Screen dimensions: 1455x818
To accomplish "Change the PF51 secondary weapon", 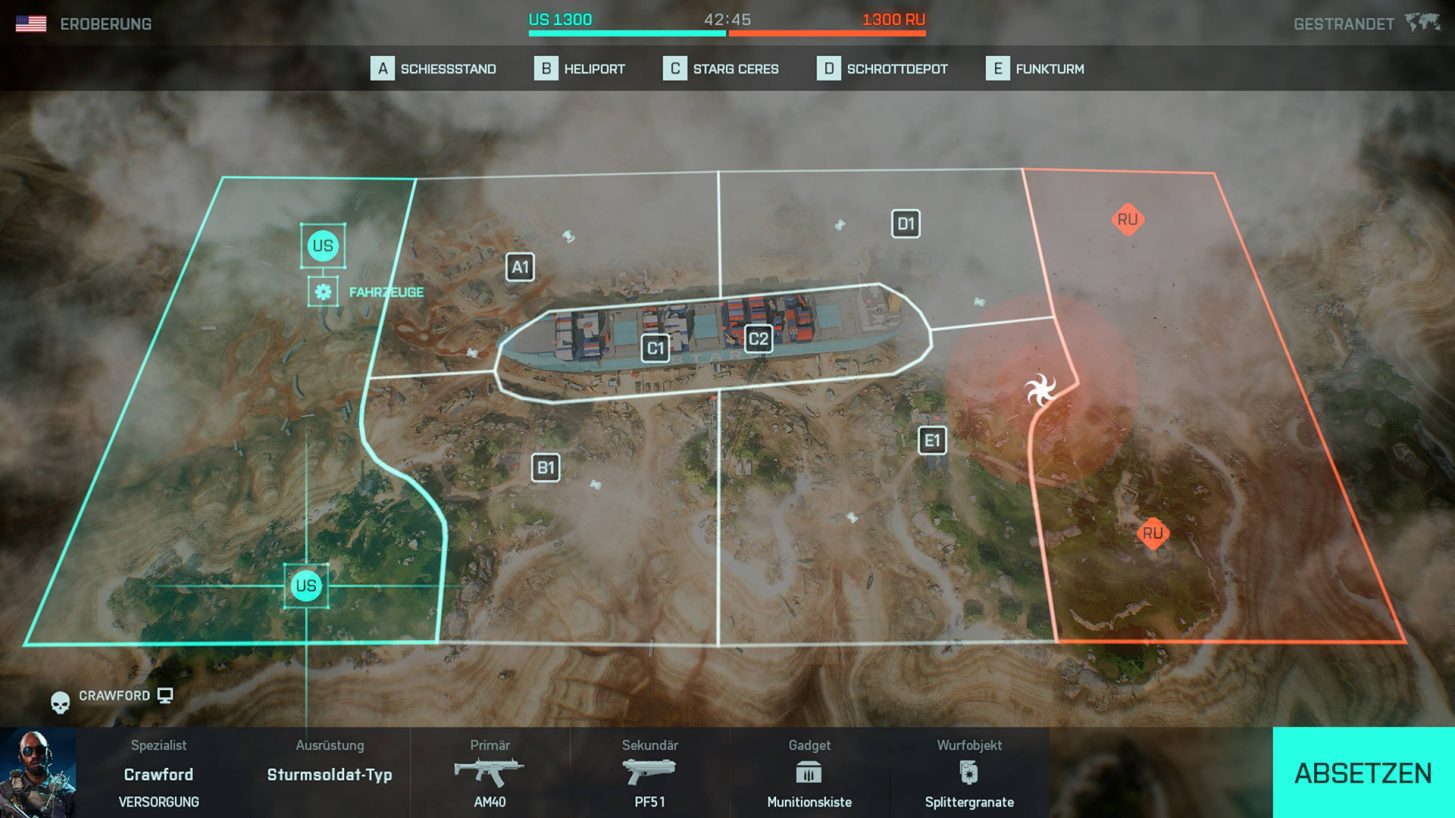I will [650, 773].
